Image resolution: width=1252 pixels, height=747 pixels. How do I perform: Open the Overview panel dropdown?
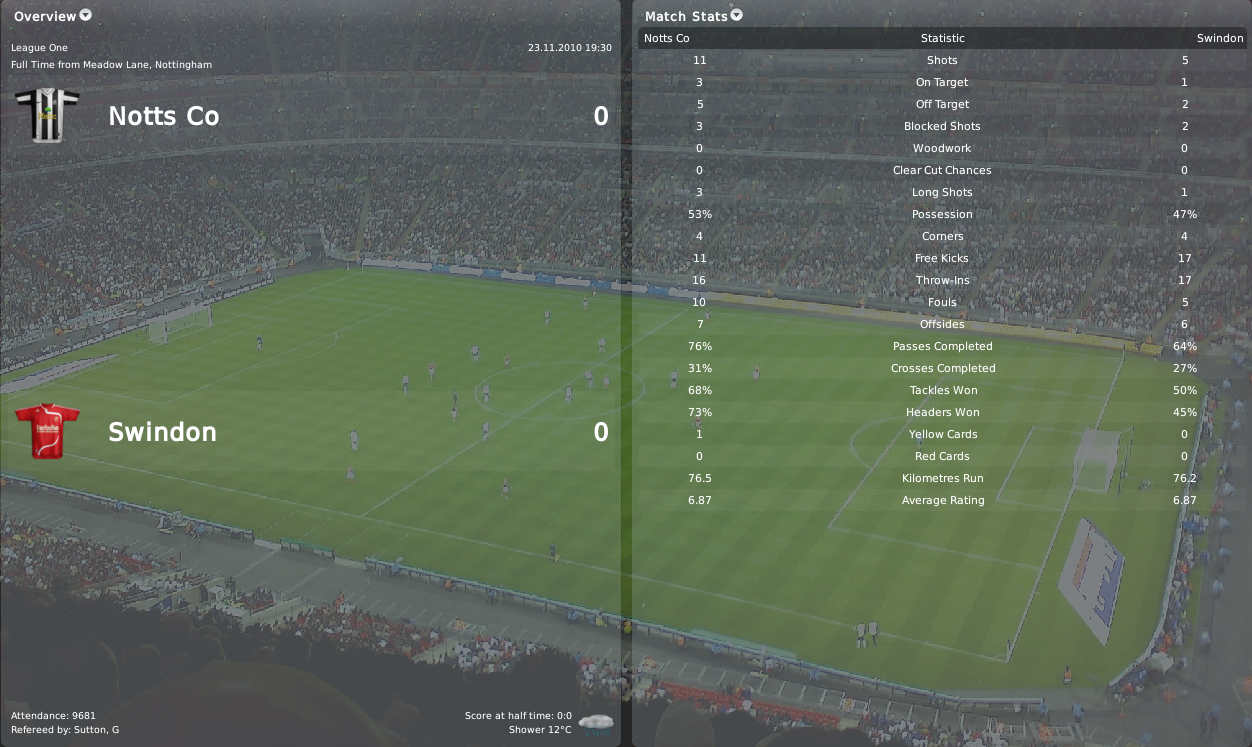pyautogui.click(x=85, y=15)
